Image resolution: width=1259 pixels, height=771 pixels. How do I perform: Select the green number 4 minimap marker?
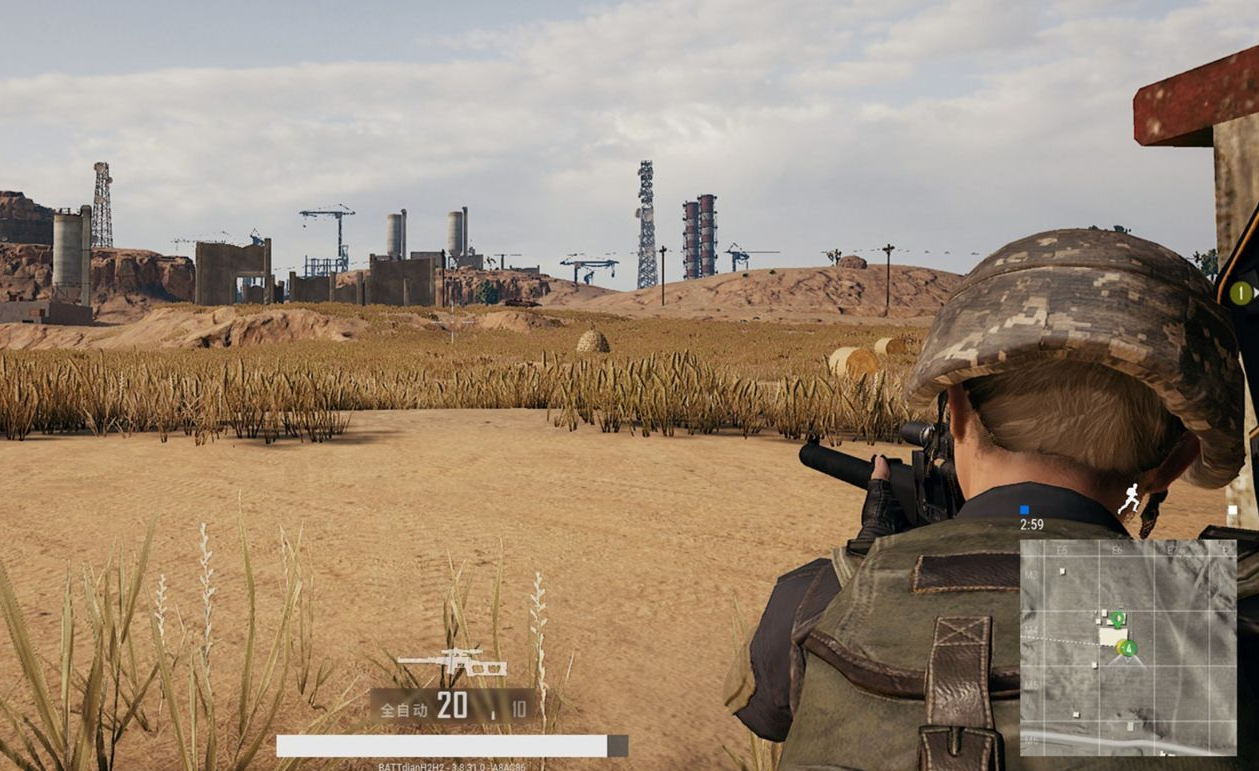pyautogui.click(x=1128, y=648)
